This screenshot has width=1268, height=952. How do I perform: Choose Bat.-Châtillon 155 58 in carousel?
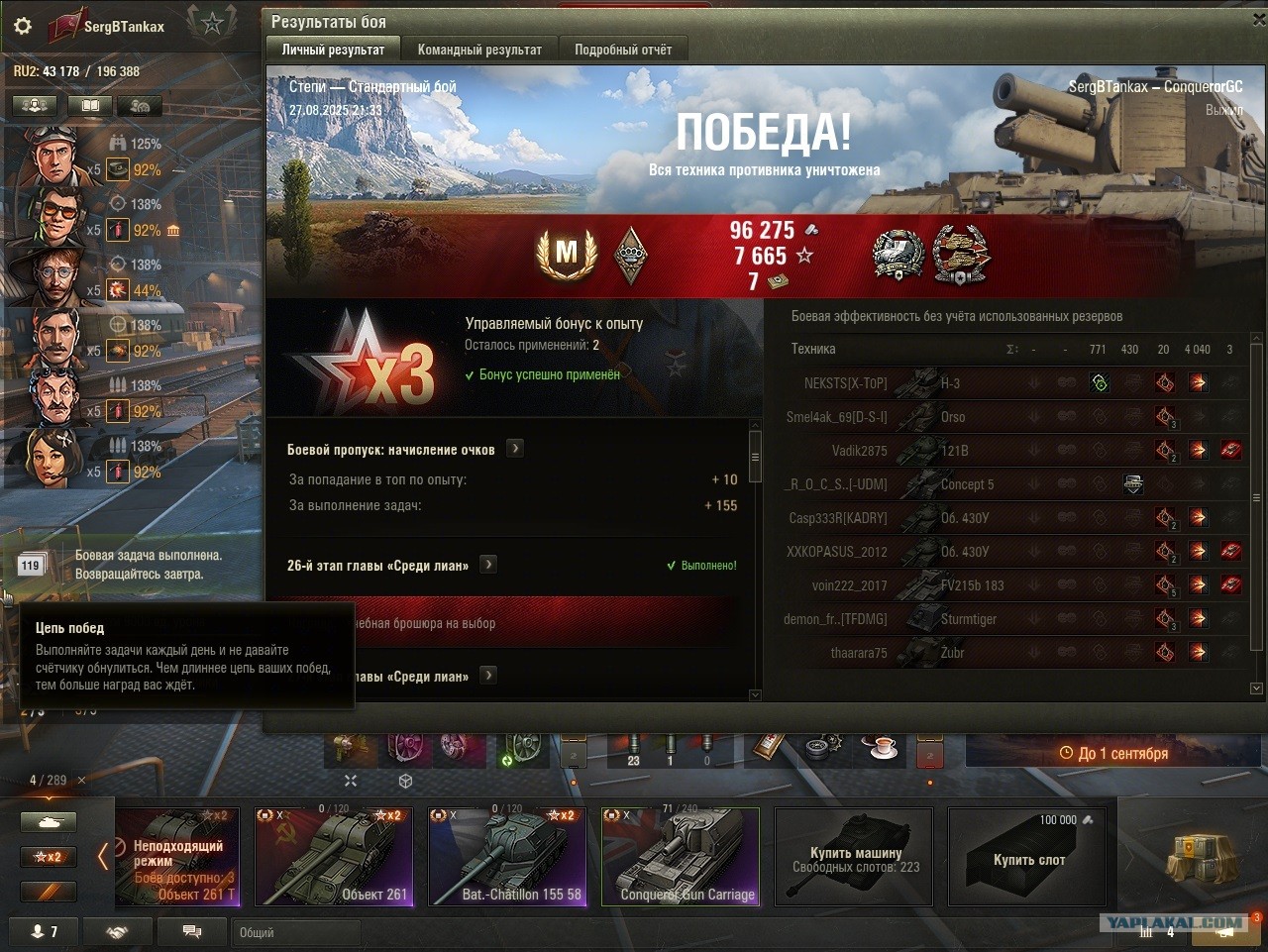click(x=507, y=857)
